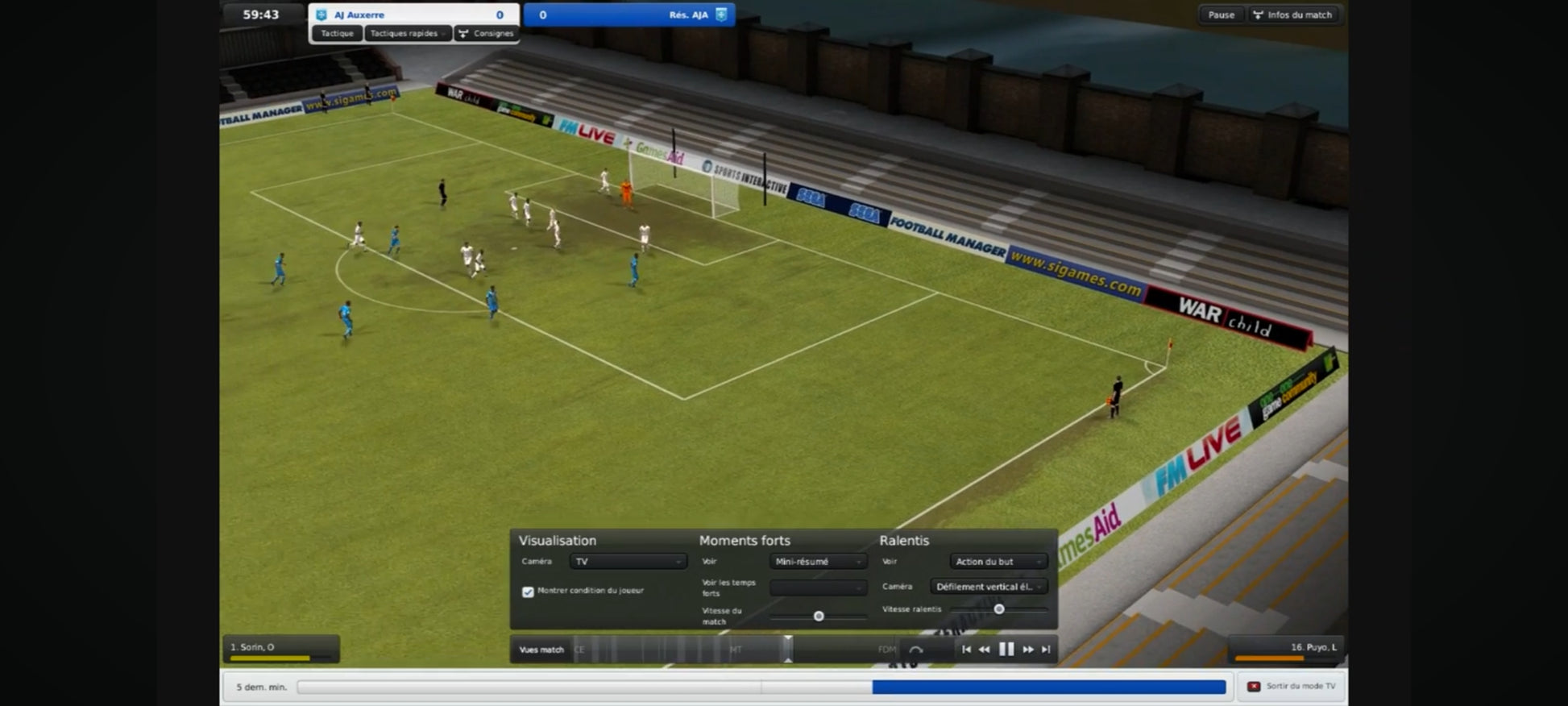Pause the match playback in the control bar
This screenshot has width=1568, height=706.
1006,650
